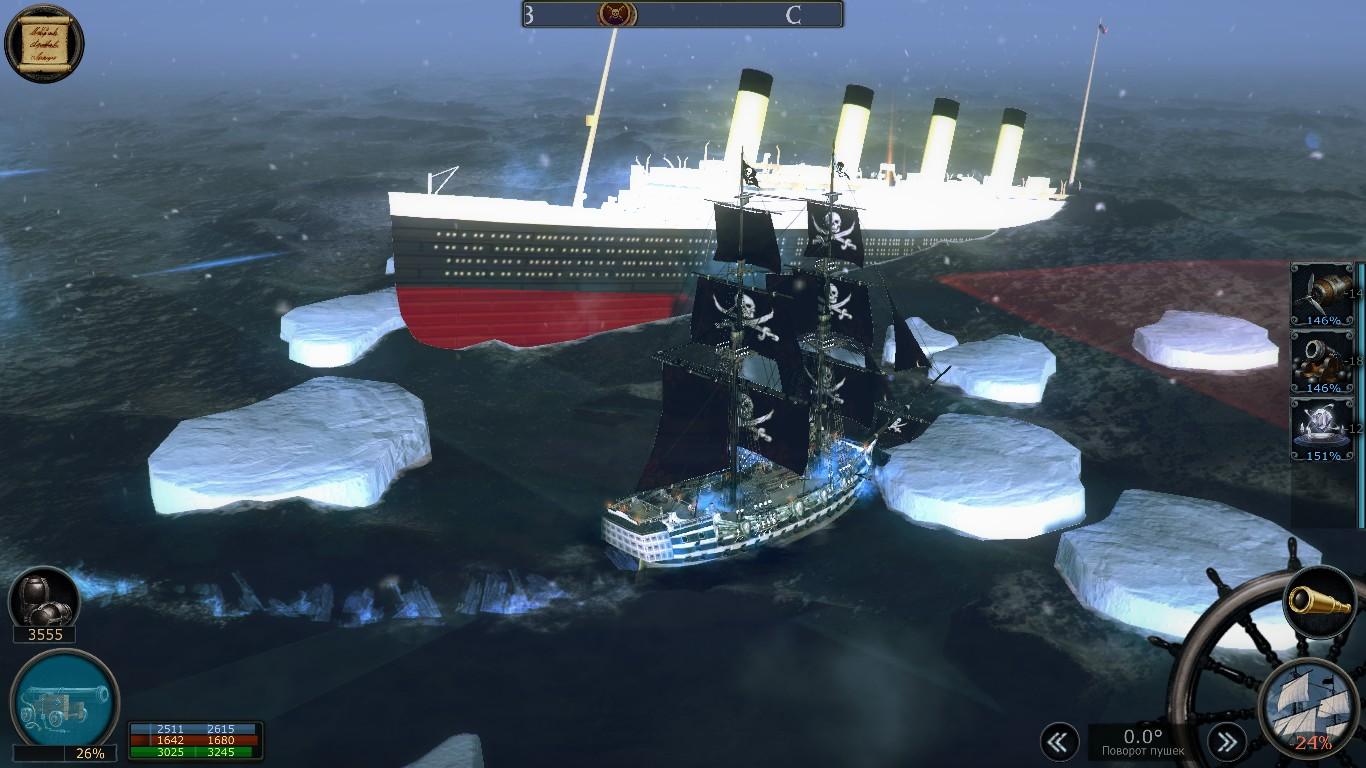The image size is (1366, 768).
Task: Select the cannonball ammunition icon
Action: (43, 600)
